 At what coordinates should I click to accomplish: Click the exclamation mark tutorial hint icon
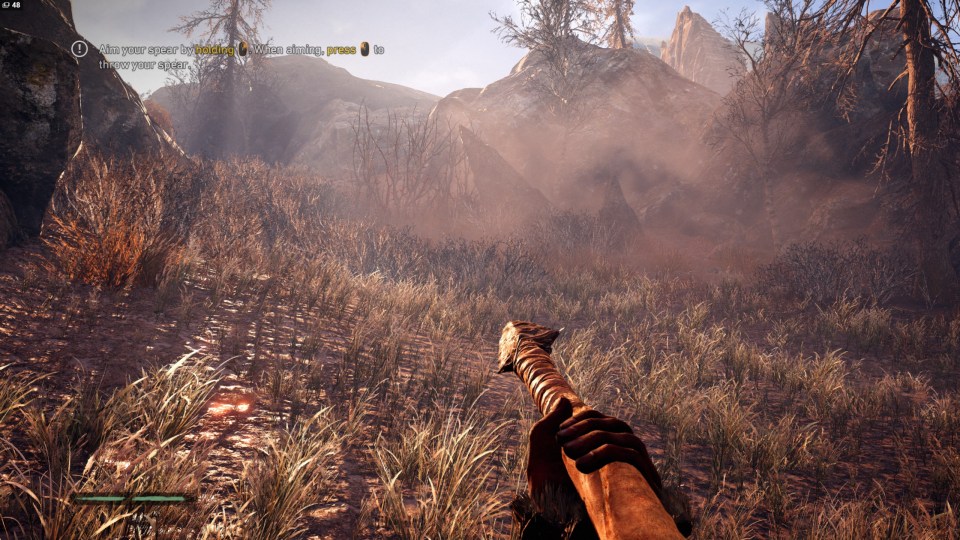80,48
